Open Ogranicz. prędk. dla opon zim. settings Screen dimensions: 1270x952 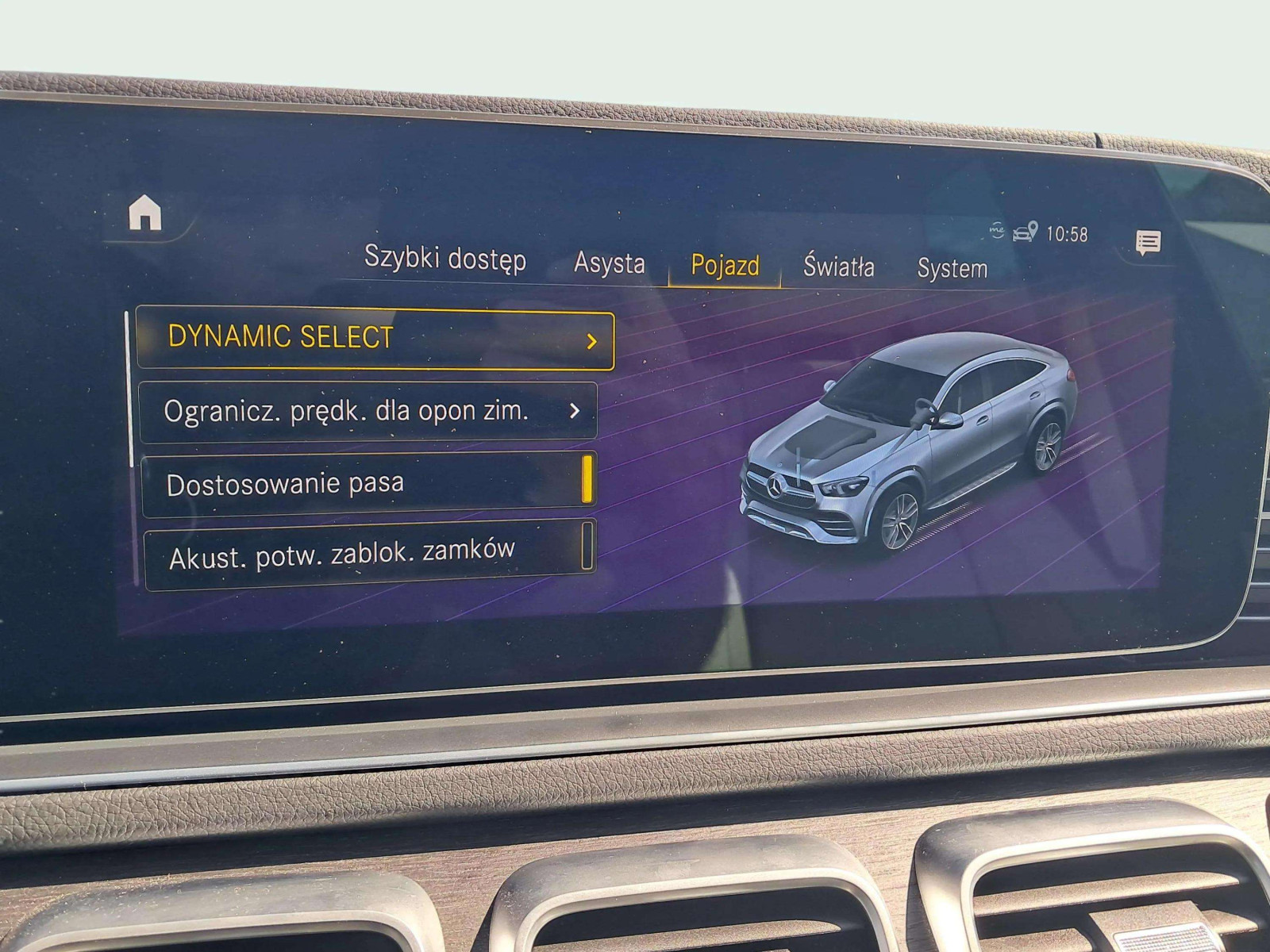tap(368, 412)
